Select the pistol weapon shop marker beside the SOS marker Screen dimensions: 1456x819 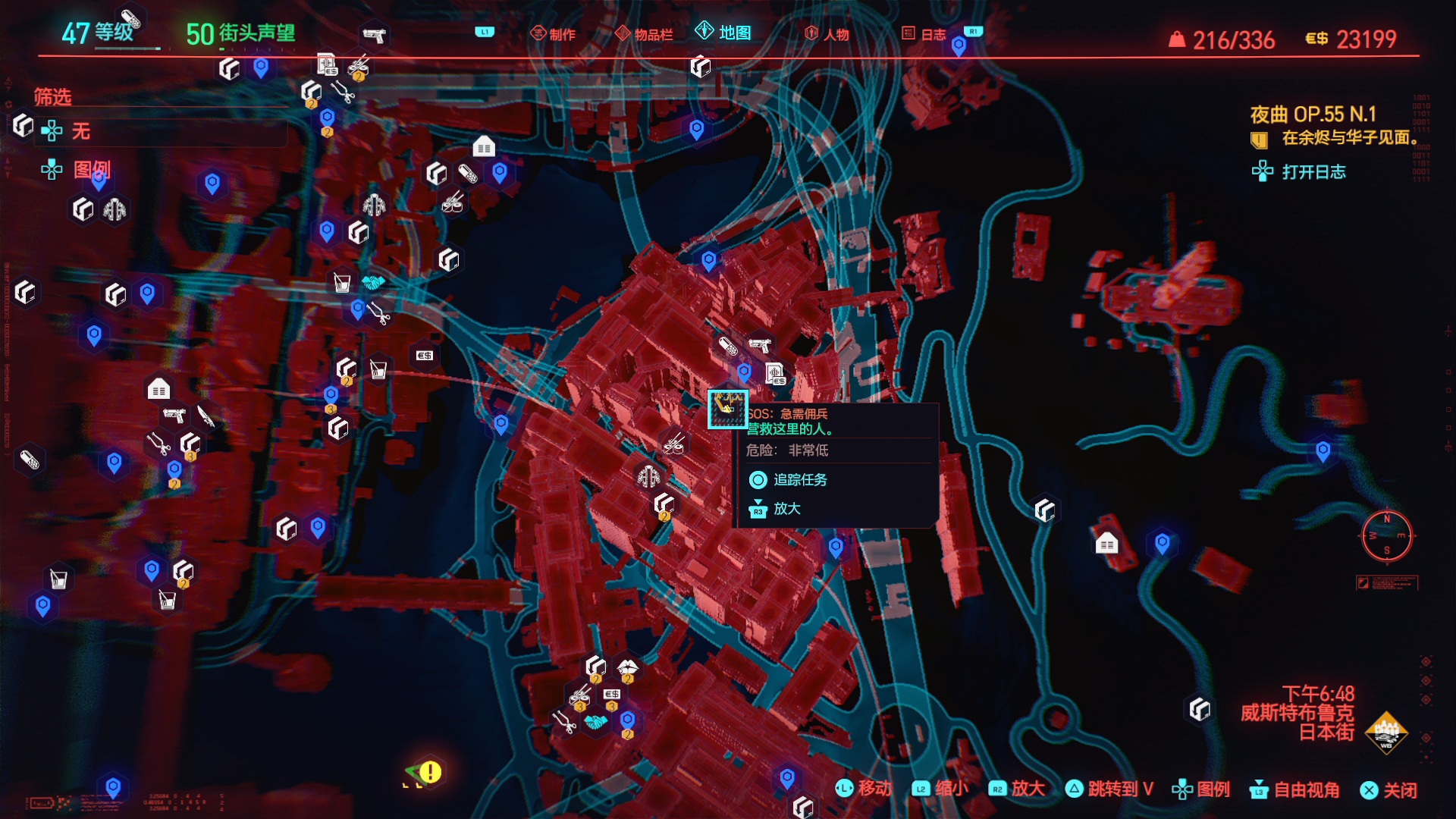(x=759, y=345)
